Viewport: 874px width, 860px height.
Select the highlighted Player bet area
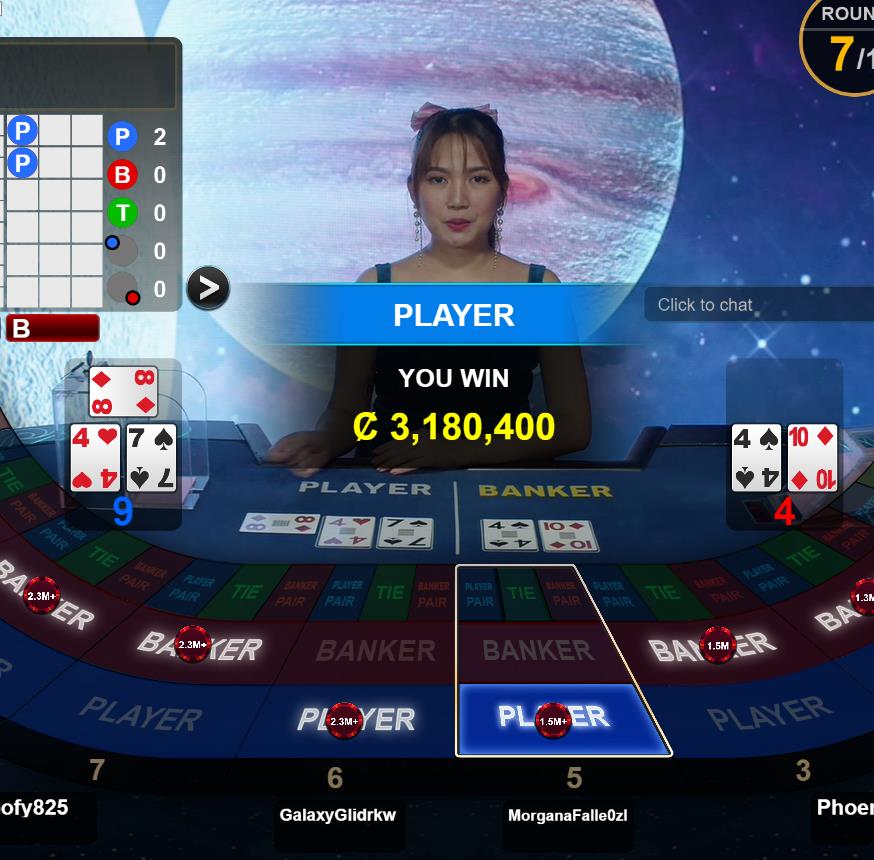[562, 720]
